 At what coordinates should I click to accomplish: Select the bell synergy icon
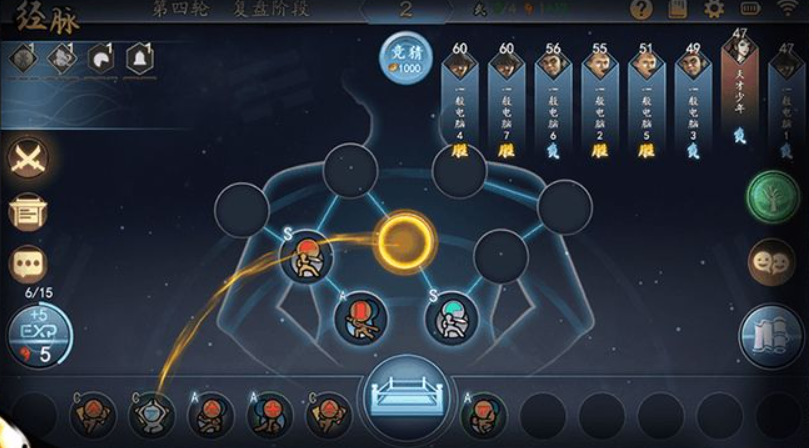tap(140, 60)
